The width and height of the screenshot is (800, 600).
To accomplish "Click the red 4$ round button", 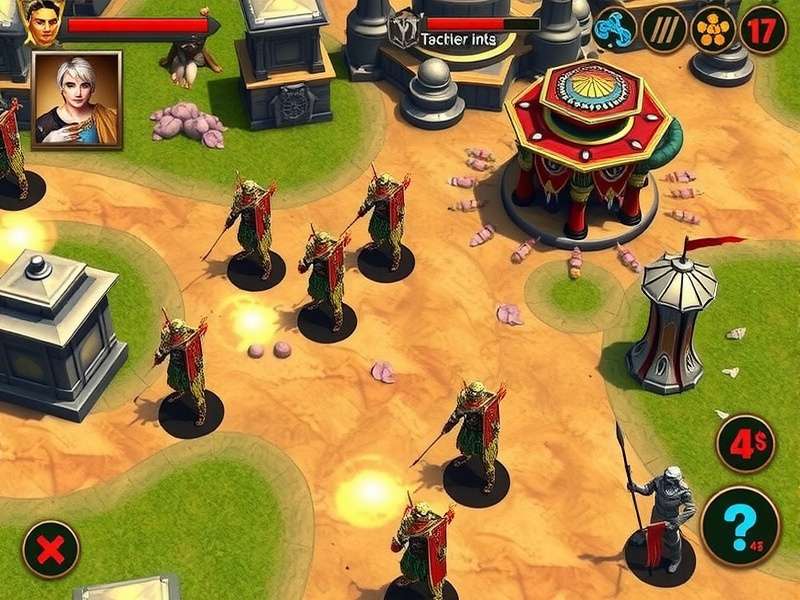I will (x=746, y=443).
